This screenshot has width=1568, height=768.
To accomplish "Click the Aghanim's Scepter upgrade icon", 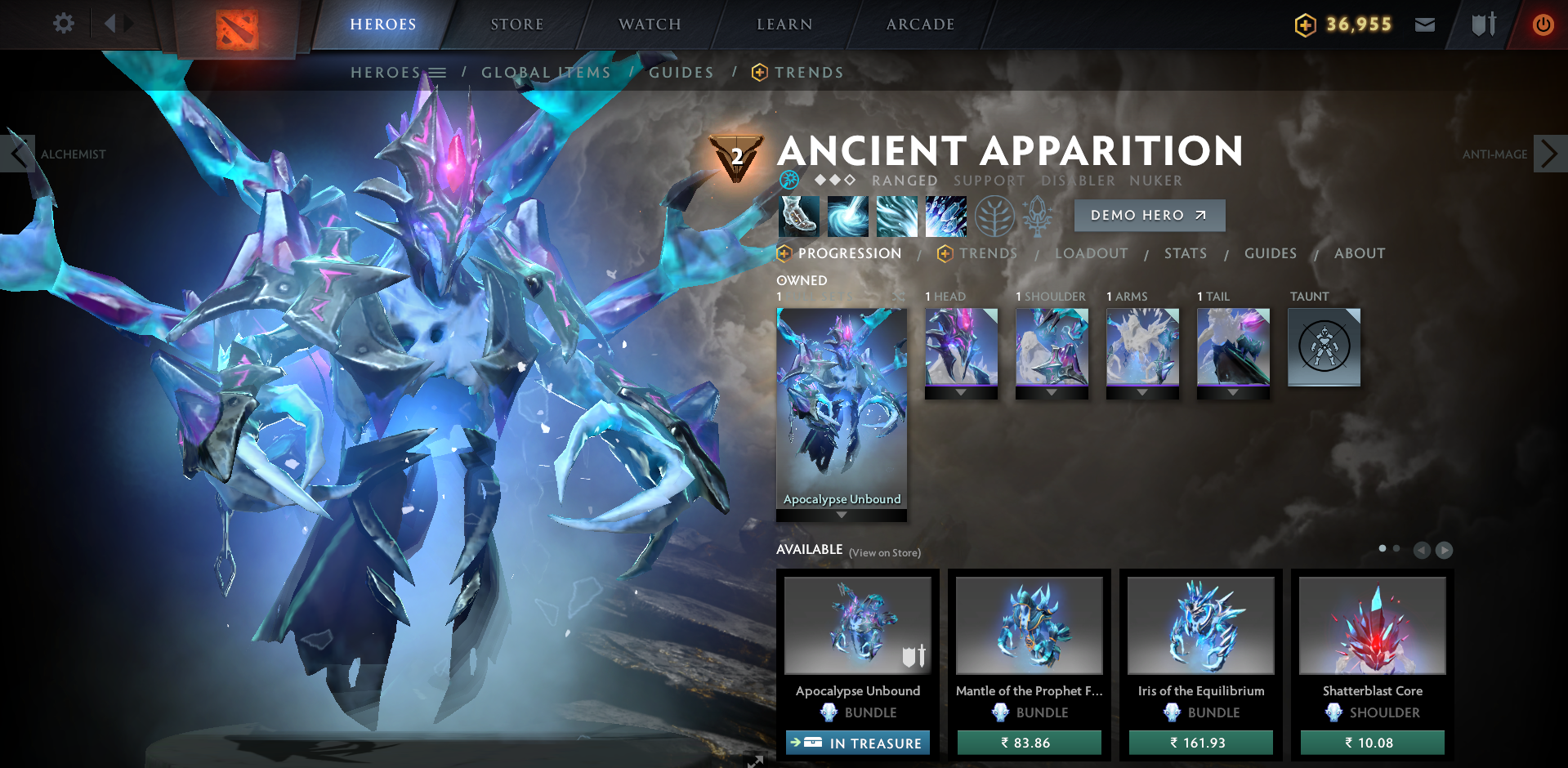I will [1038, 215].
